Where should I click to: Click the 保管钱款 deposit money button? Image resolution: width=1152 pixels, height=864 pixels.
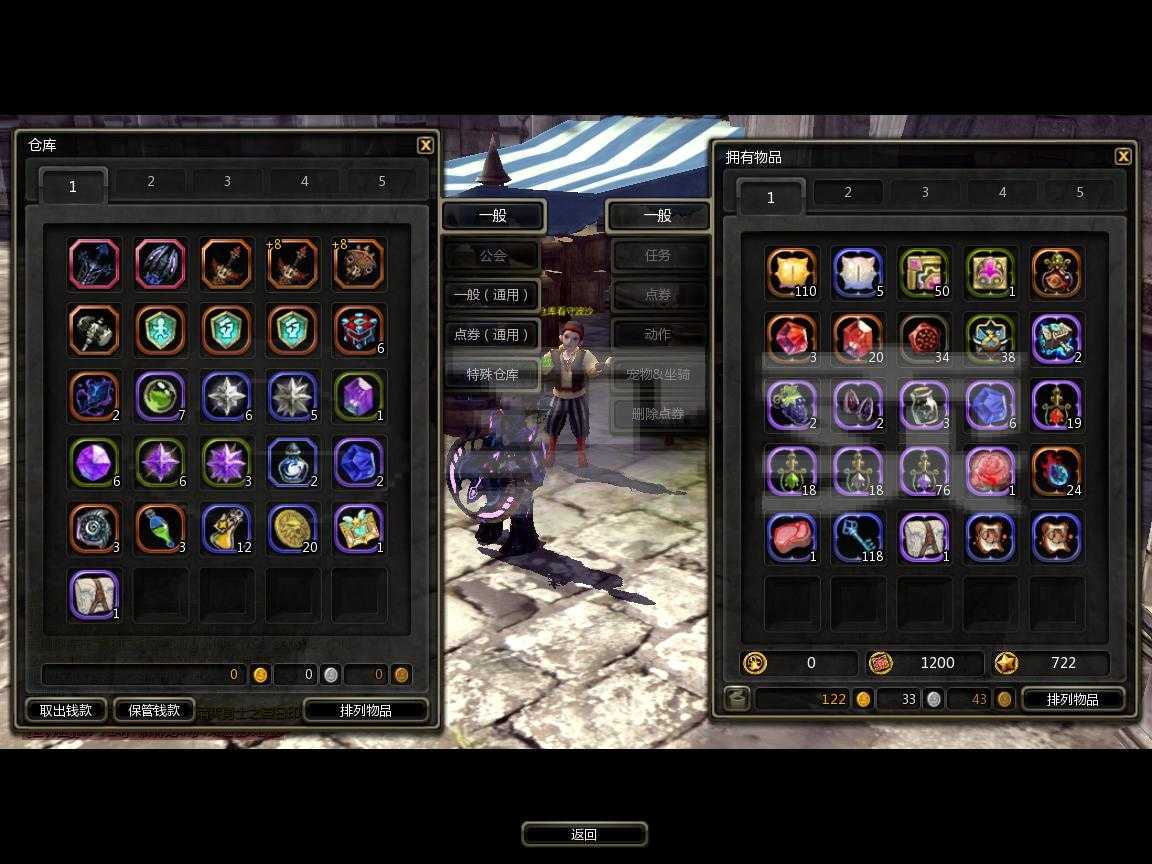click(154, 710)
